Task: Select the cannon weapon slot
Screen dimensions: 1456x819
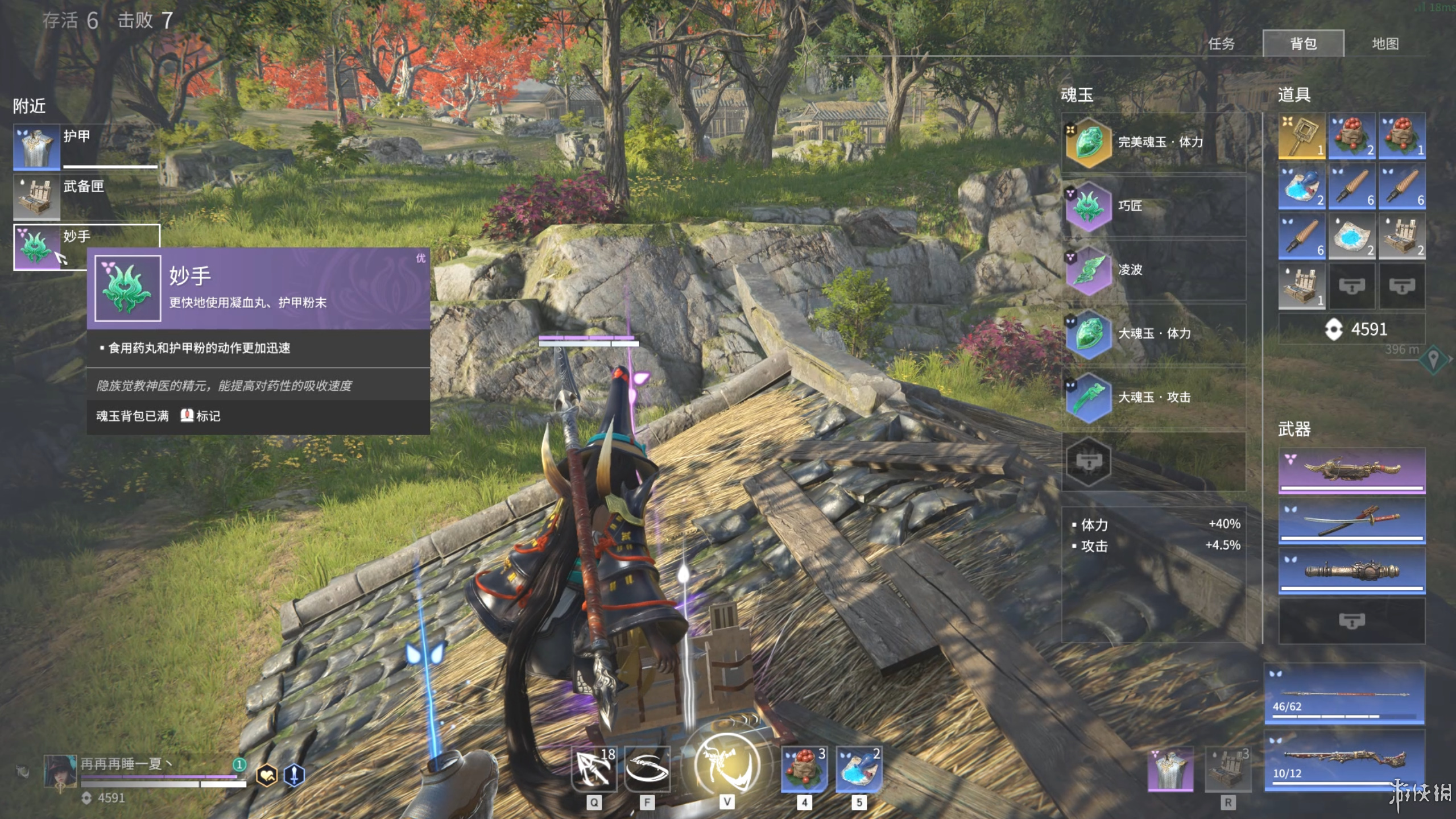Action: click(1351, 570)
